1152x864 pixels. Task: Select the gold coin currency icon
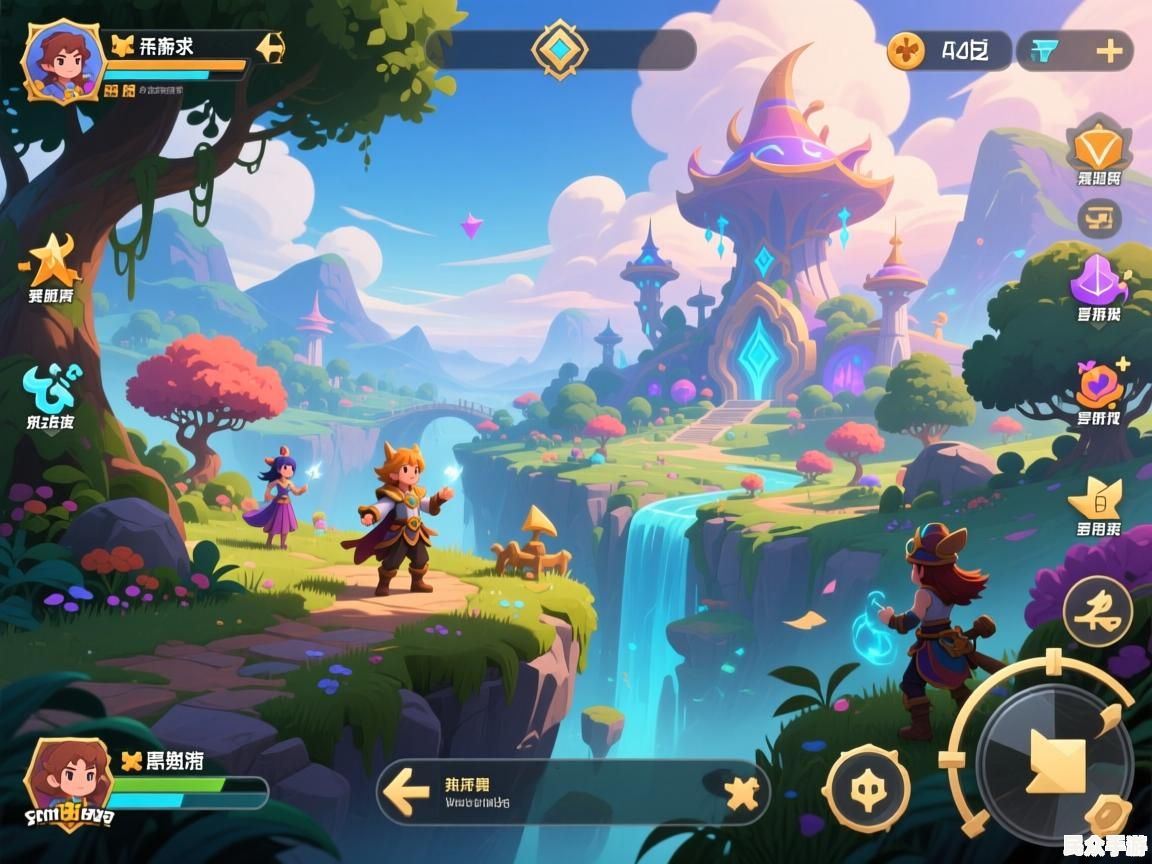point(907,50)
